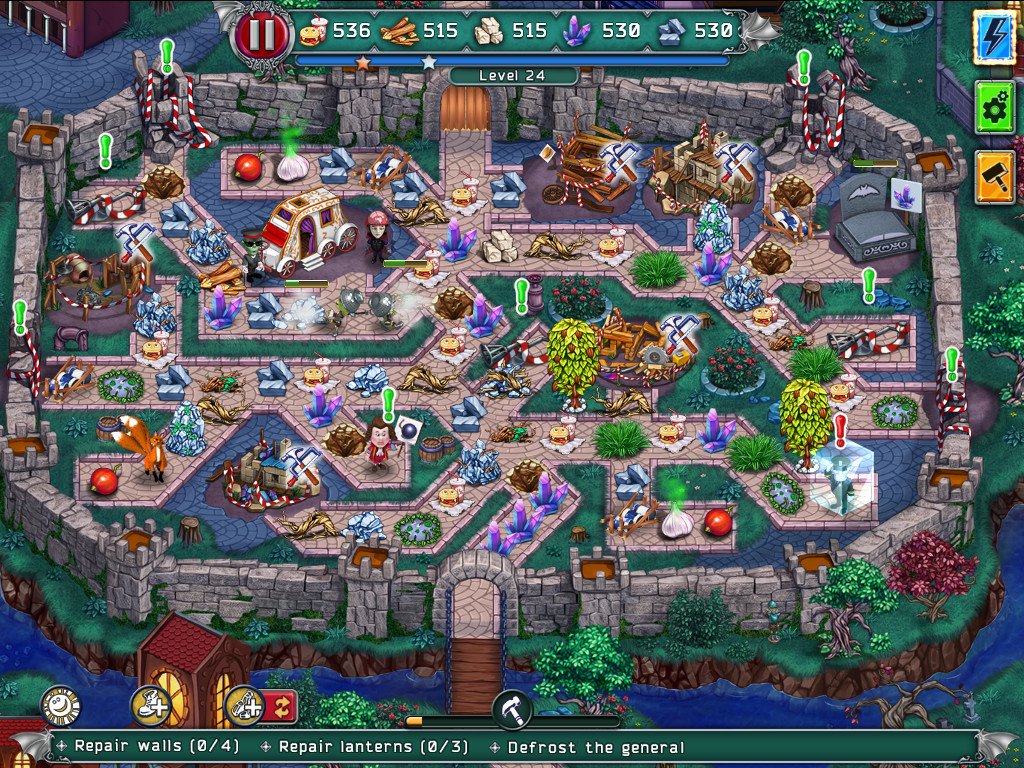The image size is (1024, 768).
Task: Activate the work glove plus bonus
Action: click(x=243, y=706)
